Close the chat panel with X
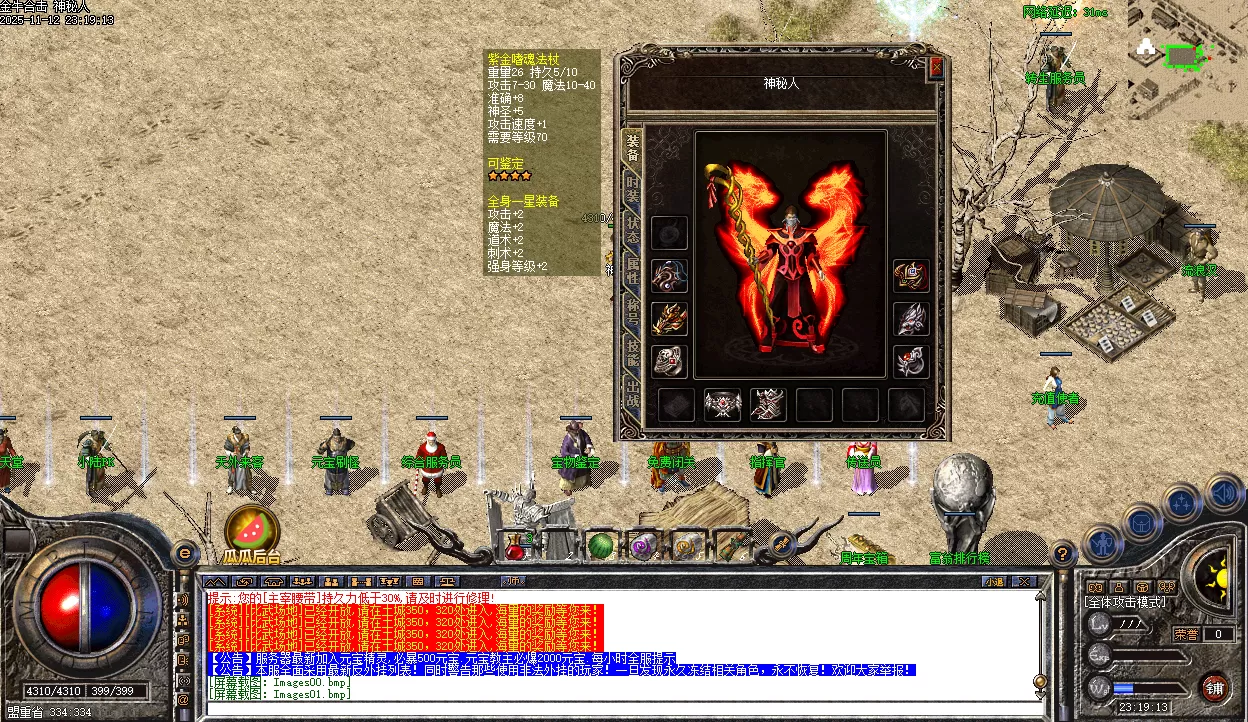The image size is (1248, 722). point(1023,581)
